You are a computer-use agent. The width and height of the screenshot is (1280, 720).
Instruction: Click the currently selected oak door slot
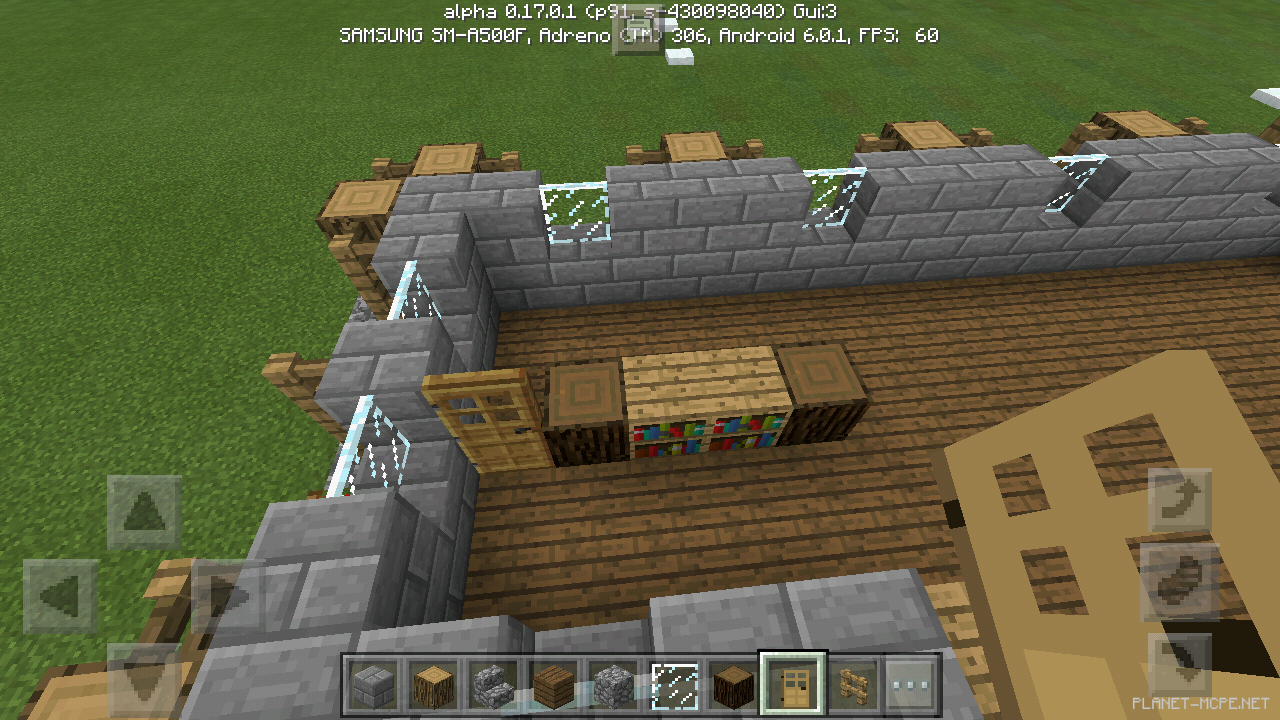791,685
